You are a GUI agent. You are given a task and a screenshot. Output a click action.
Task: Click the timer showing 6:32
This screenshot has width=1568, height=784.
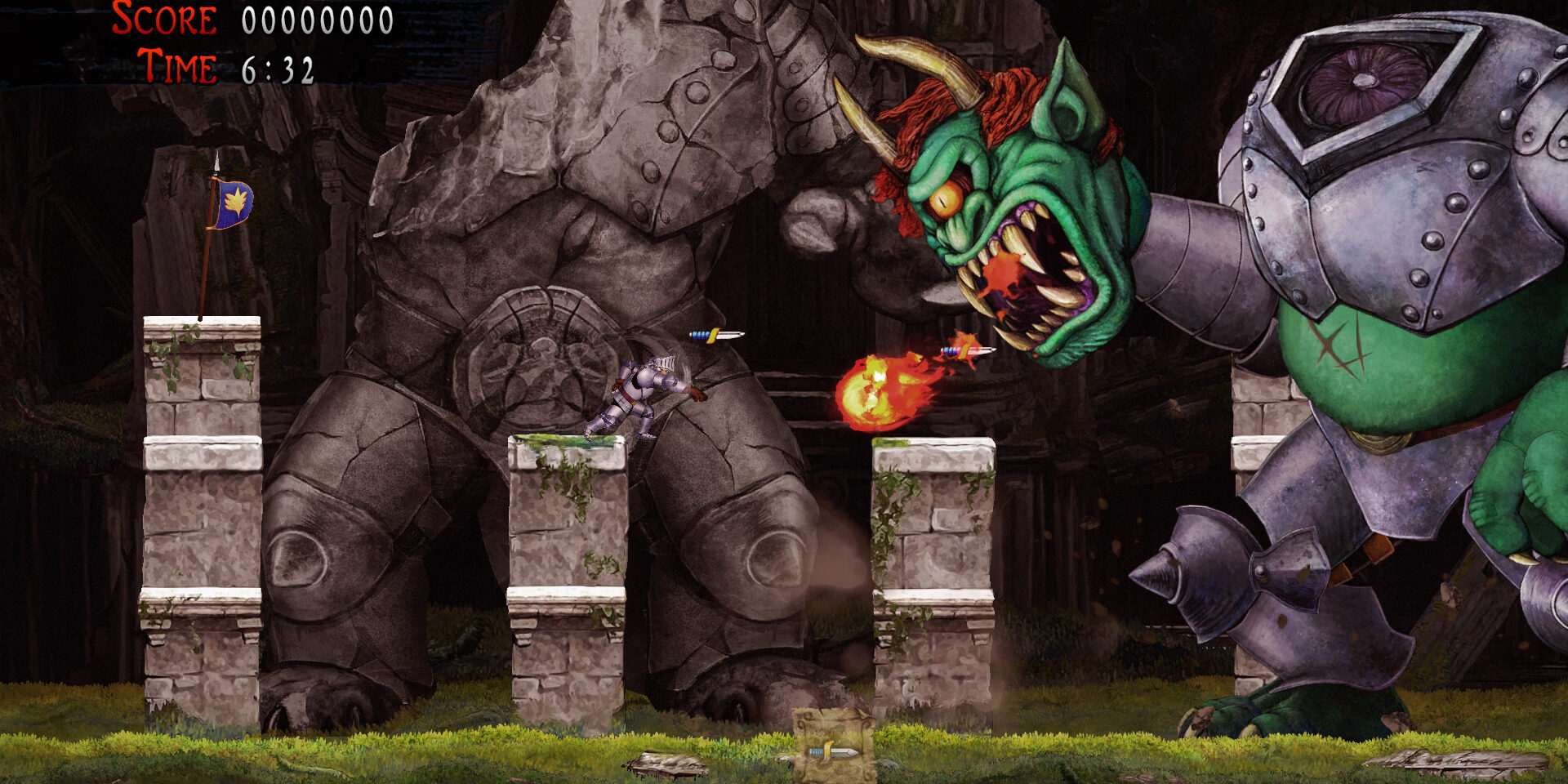[279, 67]
